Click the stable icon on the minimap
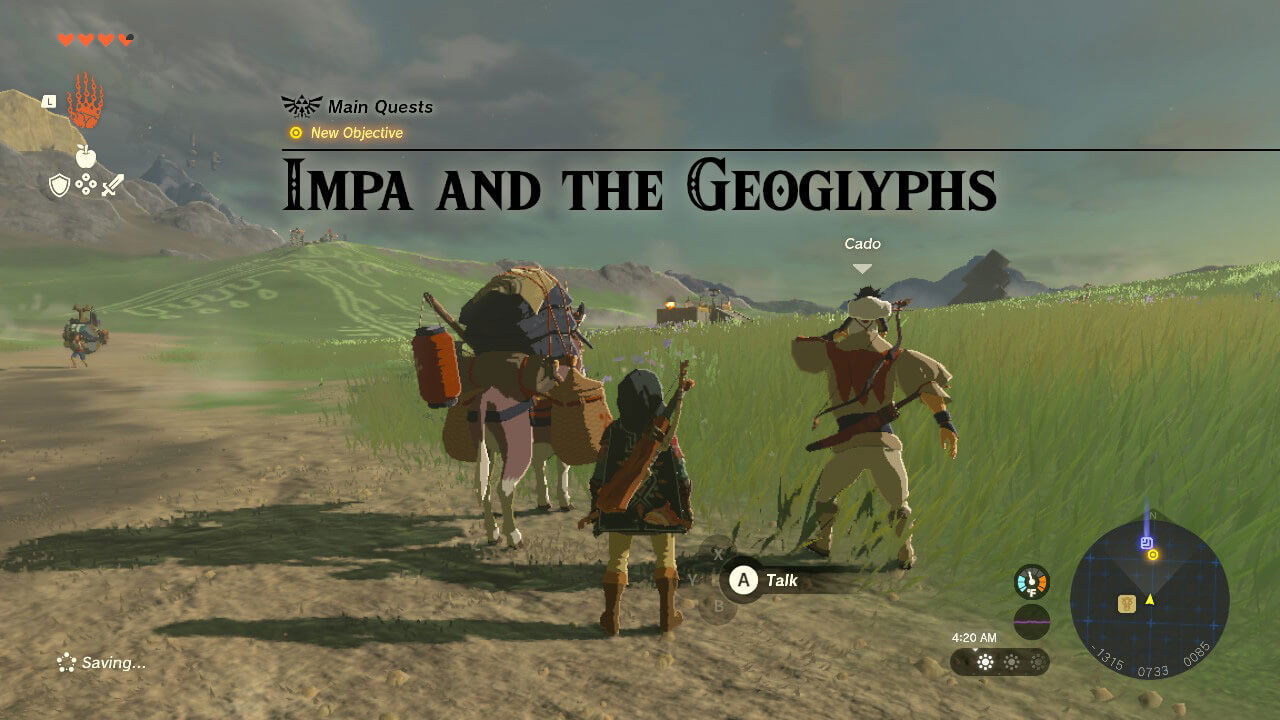The width and height of the screenshot is (1280, 720). click(1127, 603)
